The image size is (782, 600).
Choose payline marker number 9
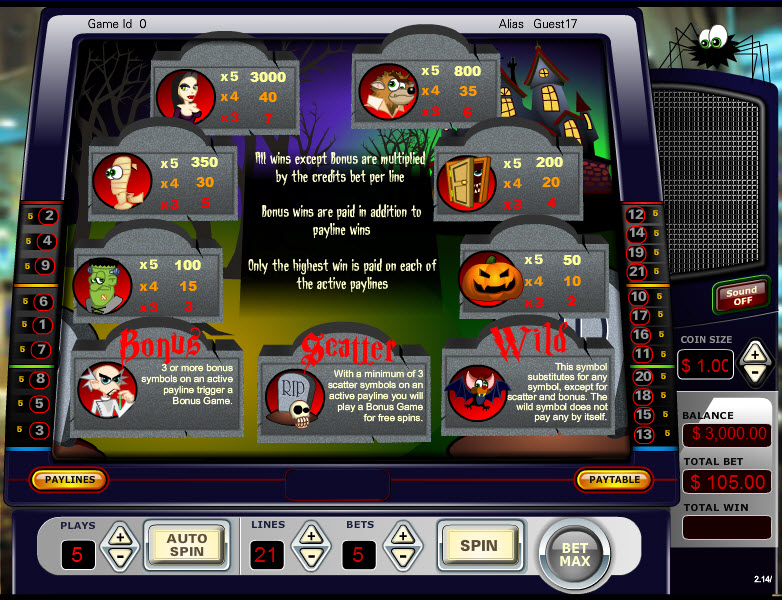(x=44, y=266)
